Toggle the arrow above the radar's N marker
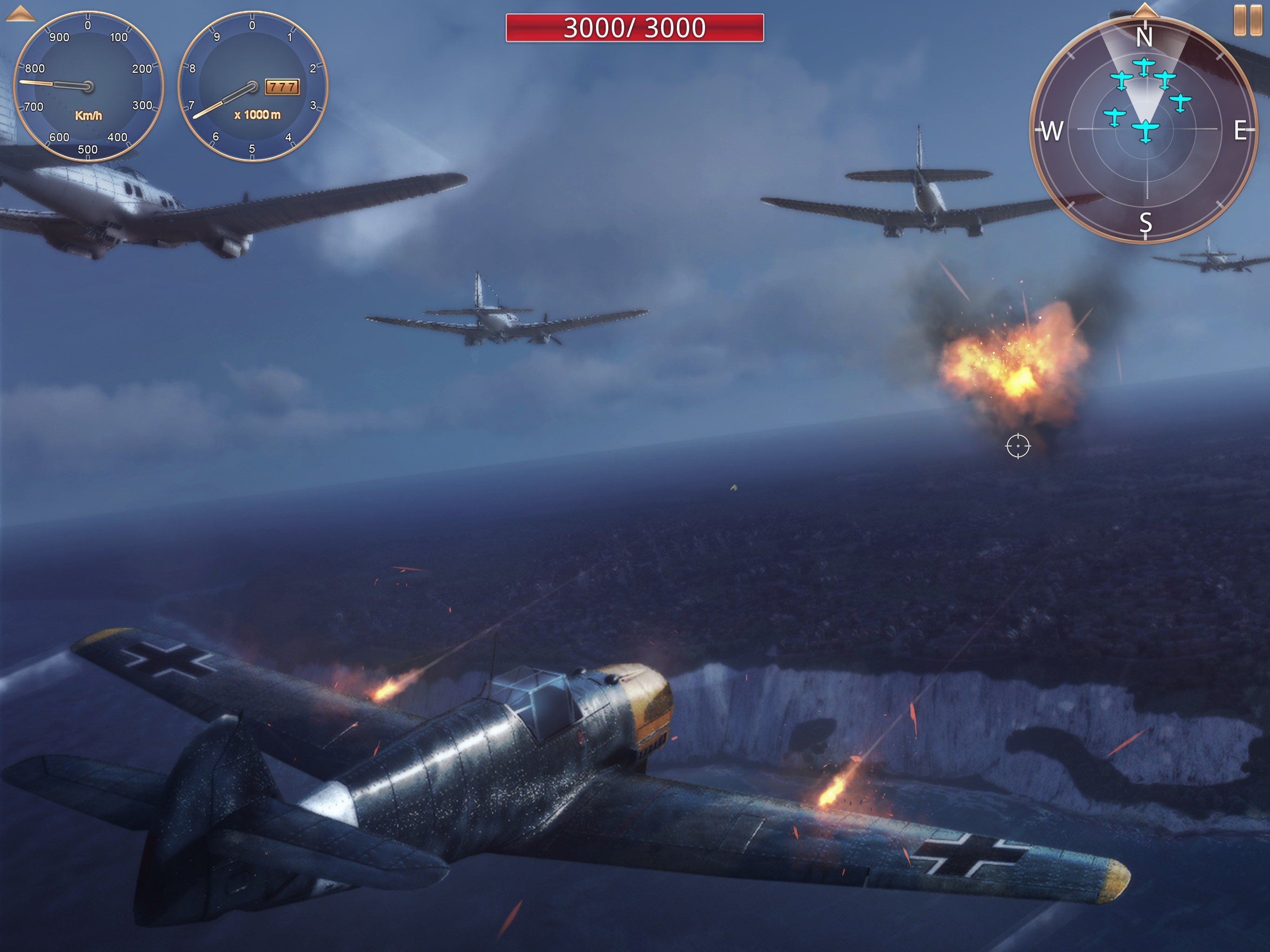The height and width of the screenshot is (952, 1270). [1145, 10]
